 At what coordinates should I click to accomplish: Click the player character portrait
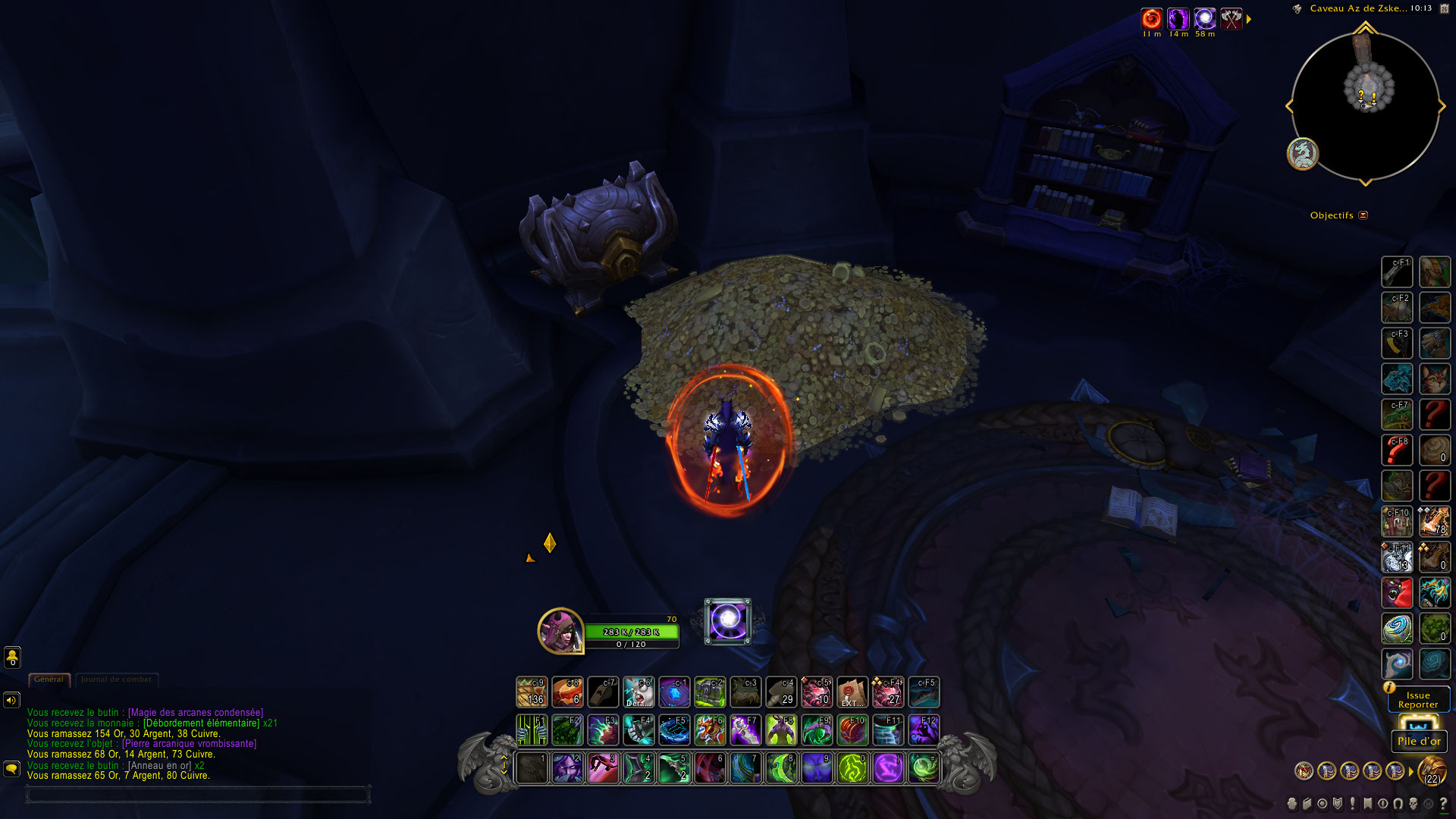tap(560, 631)
